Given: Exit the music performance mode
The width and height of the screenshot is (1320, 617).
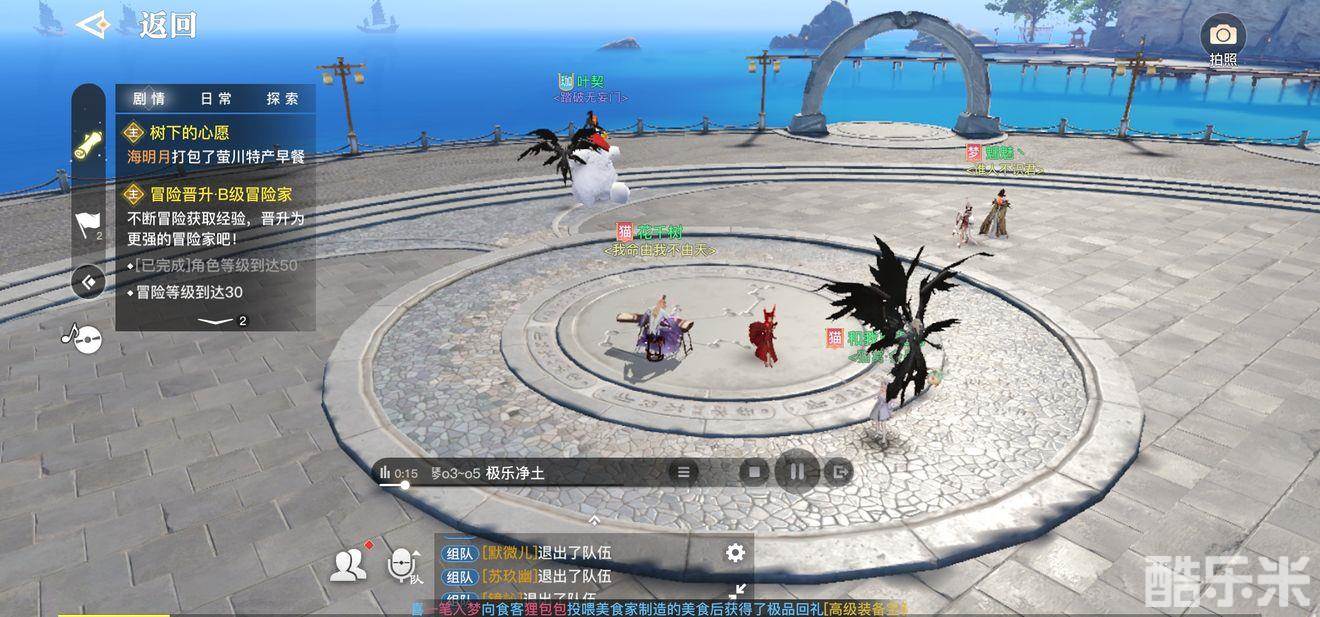Looking at the screenshot, I should pos(840,472).
